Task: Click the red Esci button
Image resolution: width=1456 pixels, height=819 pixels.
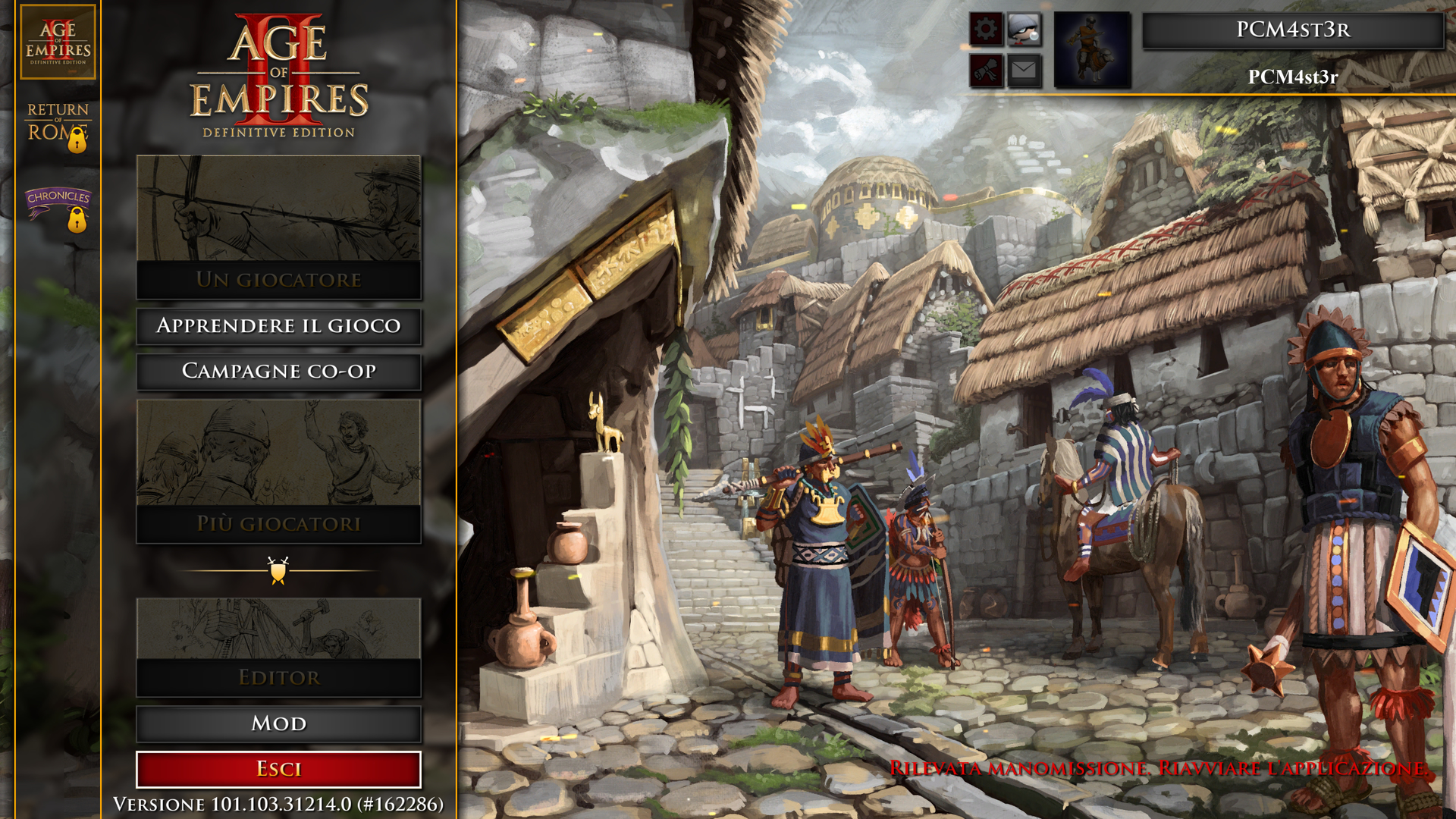Action: coord(278,769)
